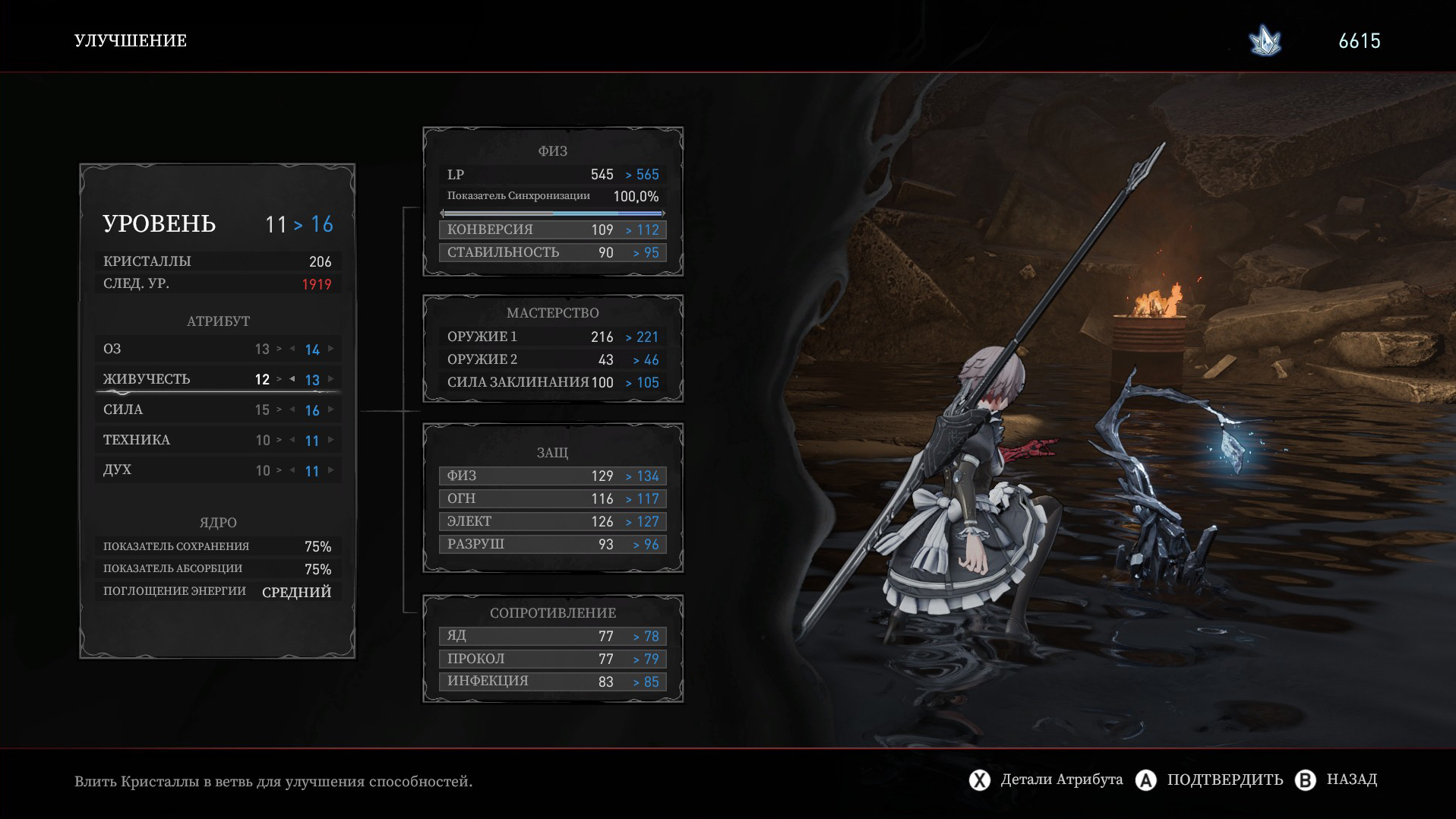Go back with НАЗАД

pyautogui.click(x=1341, y=779)
